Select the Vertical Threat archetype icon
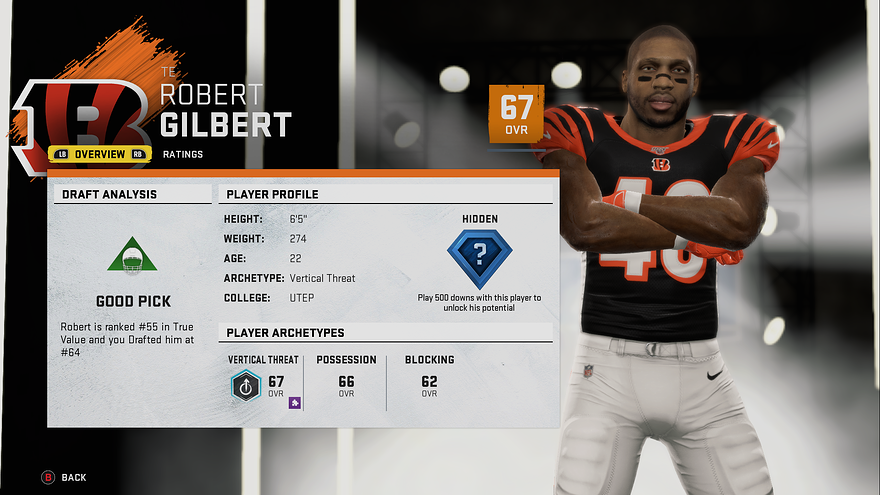This screenshot has height=495, width=880. tap(245, 385)
